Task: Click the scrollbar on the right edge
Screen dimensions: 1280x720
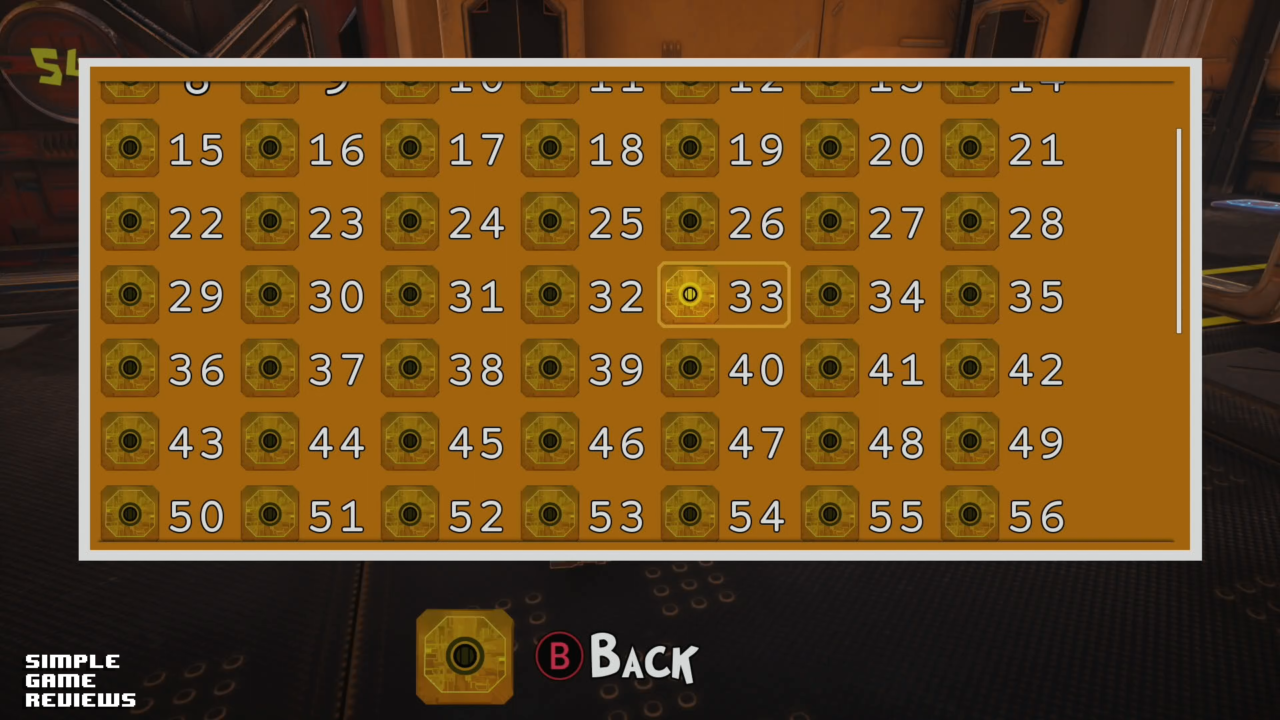Action: (x=1179, y=230)
